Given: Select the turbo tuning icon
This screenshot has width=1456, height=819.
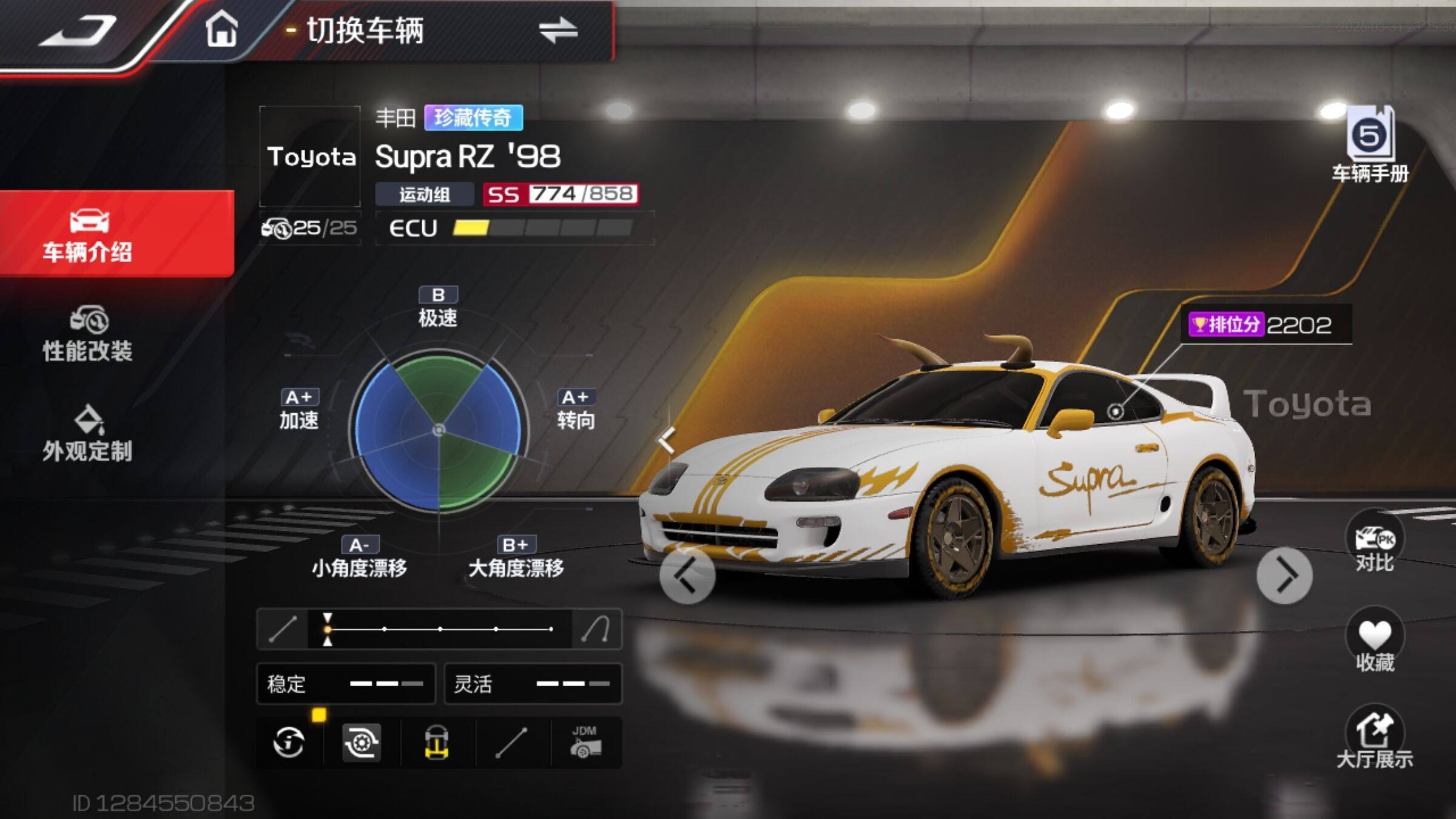Looking at the screenshot, I should 362,742.
